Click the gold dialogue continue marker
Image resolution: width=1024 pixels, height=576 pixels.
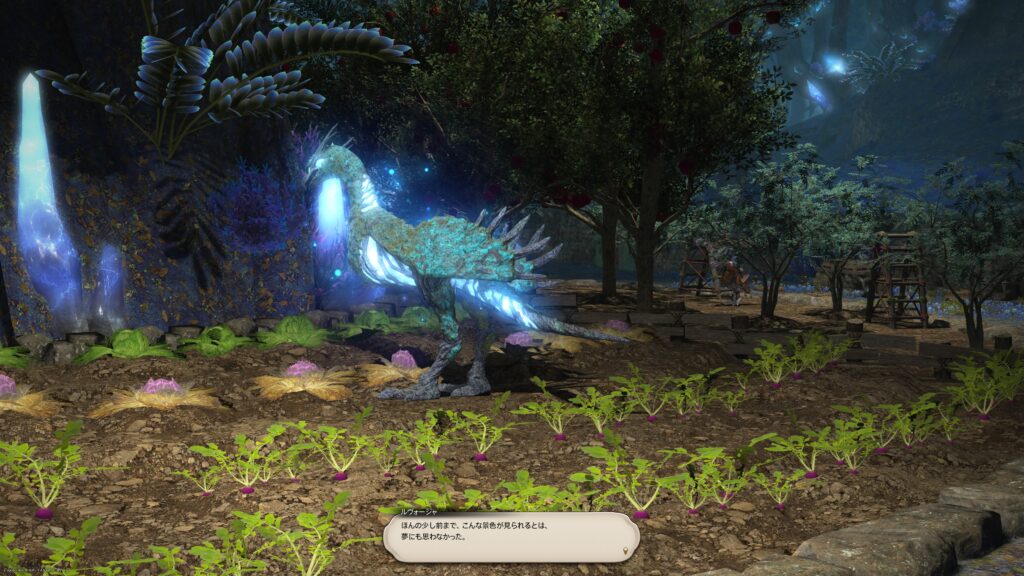point(627,549)
